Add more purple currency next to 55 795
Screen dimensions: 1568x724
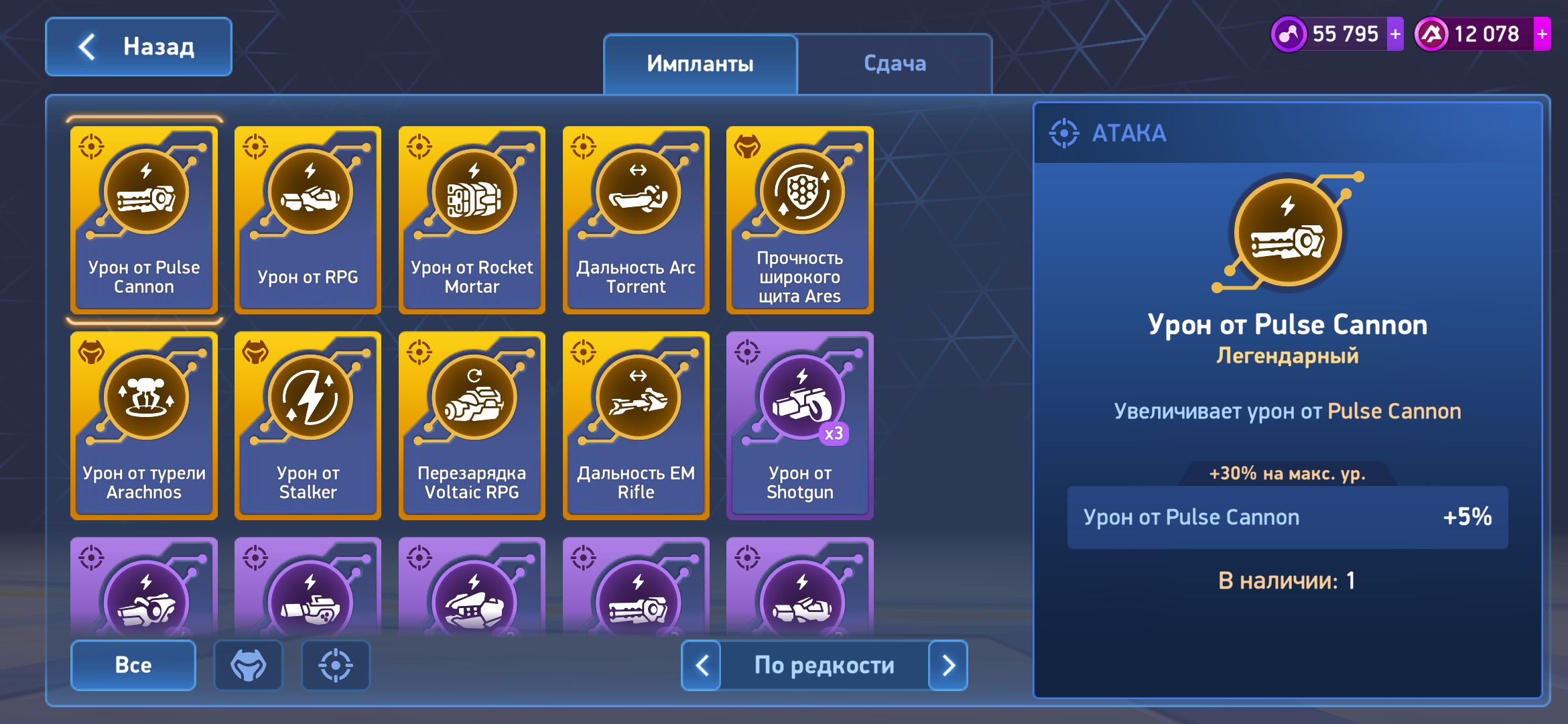1395,34
